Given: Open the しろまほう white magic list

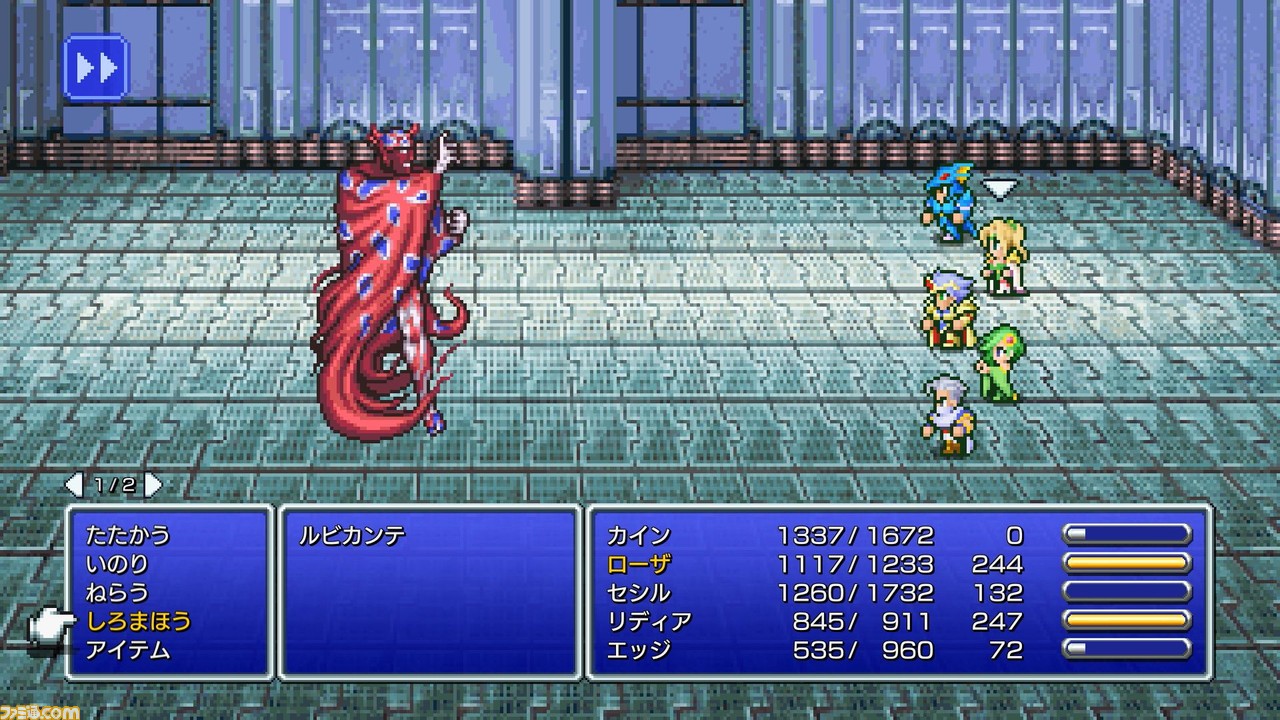Looking at the screenshot, I should [x=138, y=622].
